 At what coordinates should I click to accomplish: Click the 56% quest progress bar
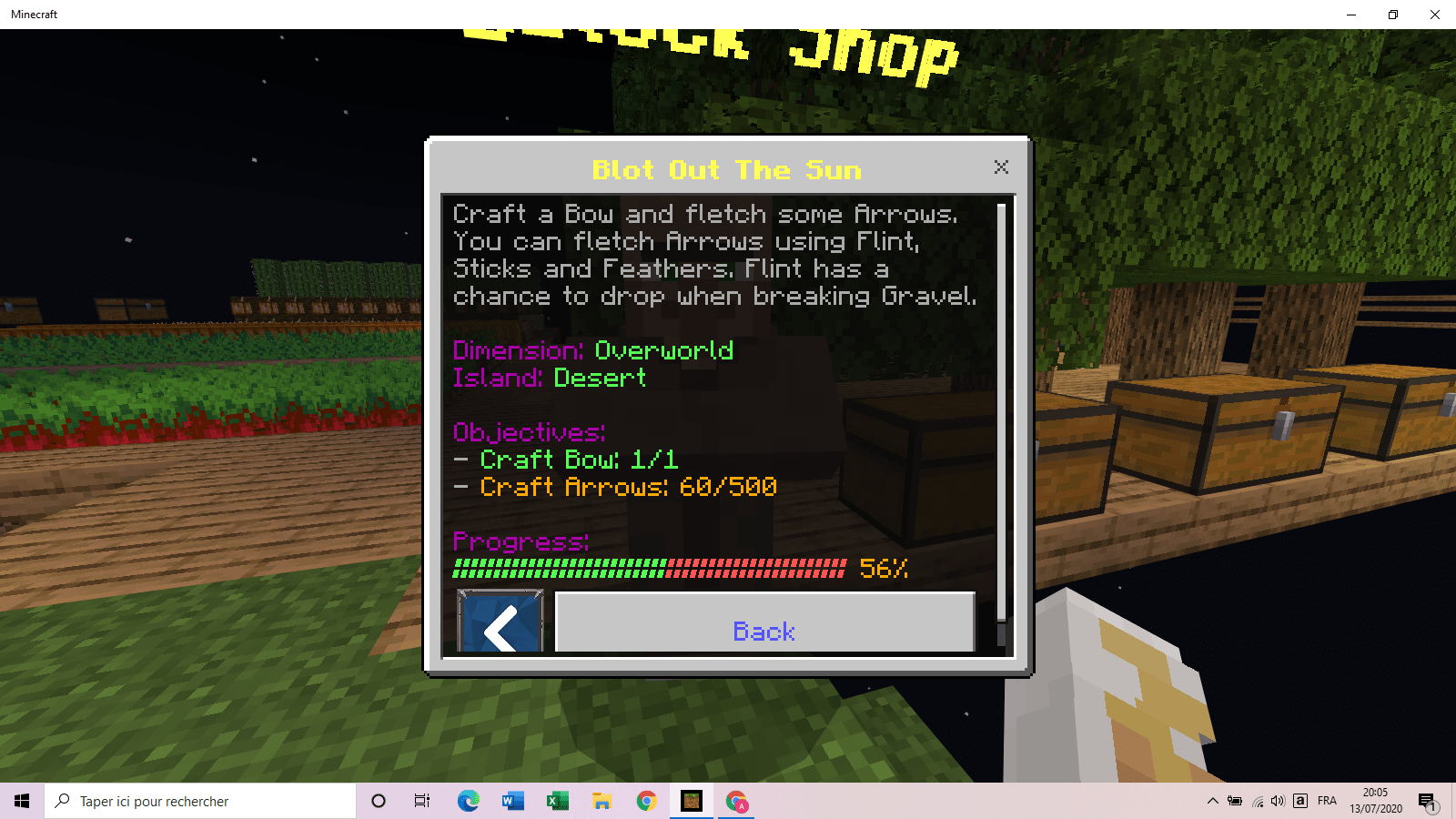click(646, 569)
